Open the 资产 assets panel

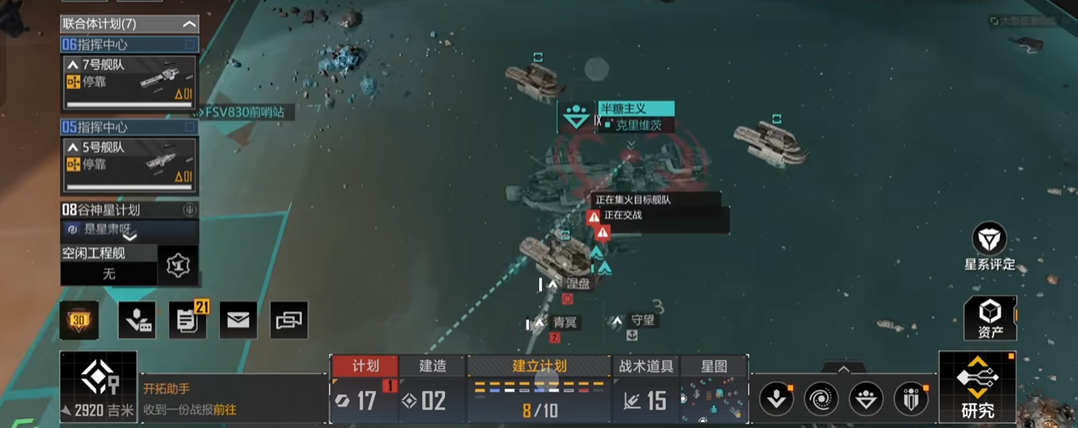(x=989, y=318)
